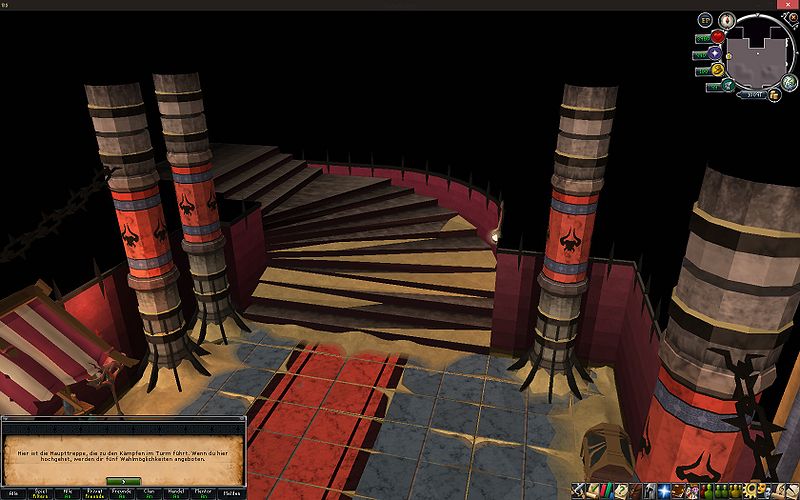
Task: Continue the dialogue with the green arrow button
Action: 122,481
